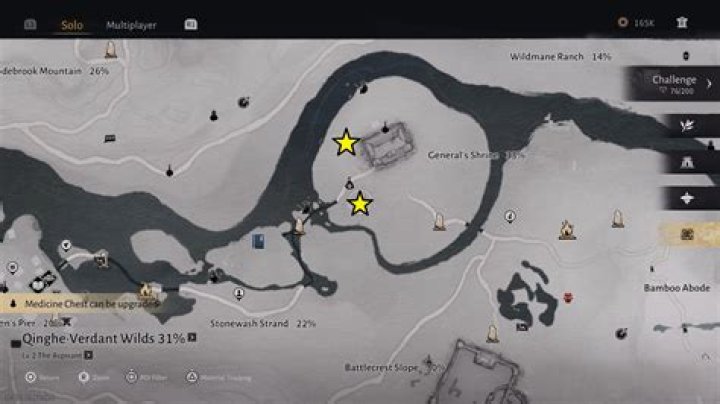This screenshot has width=720, height=404.
Task: Open the Medicine Chest upgrade notification
Action: click(x=80, y=302)
